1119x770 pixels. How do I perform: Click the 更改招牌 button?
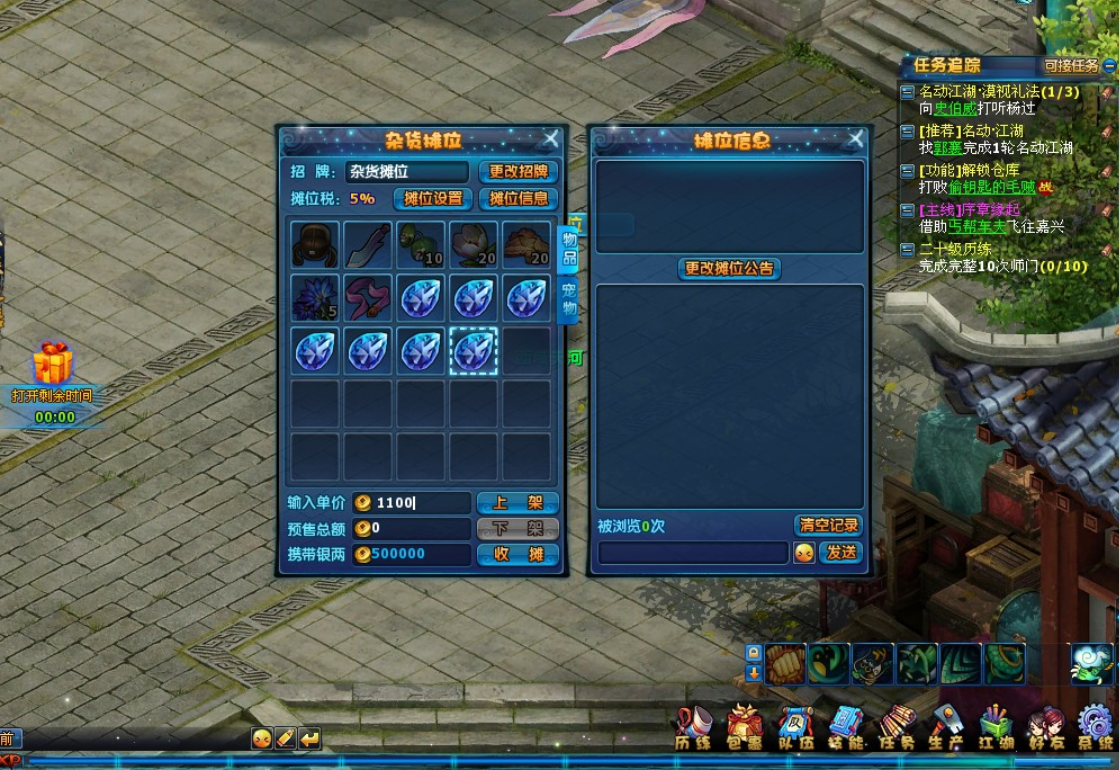pos(518,172)
